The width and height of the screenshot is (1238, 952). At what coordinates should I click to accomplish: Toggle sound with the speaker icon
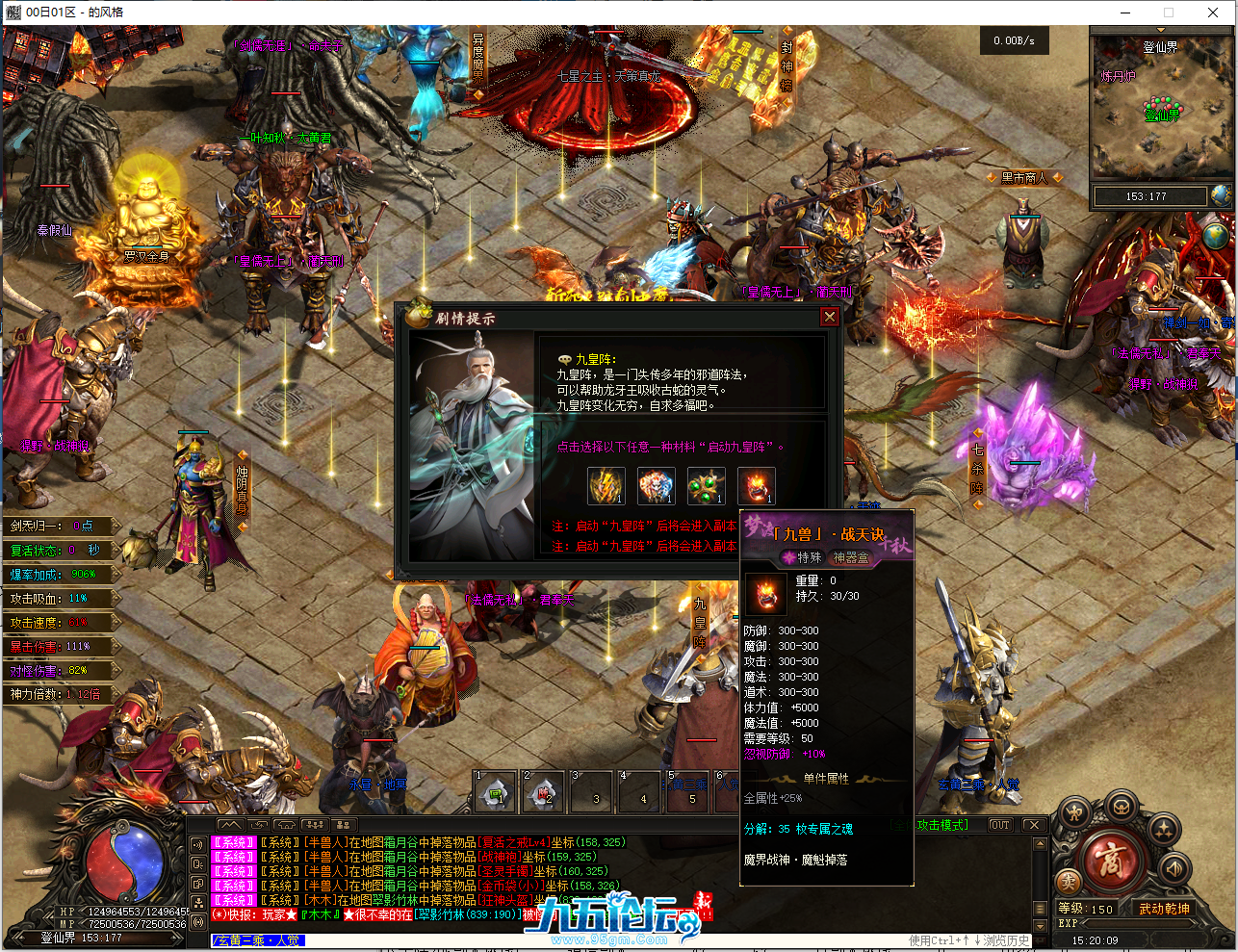(1174, 868)
